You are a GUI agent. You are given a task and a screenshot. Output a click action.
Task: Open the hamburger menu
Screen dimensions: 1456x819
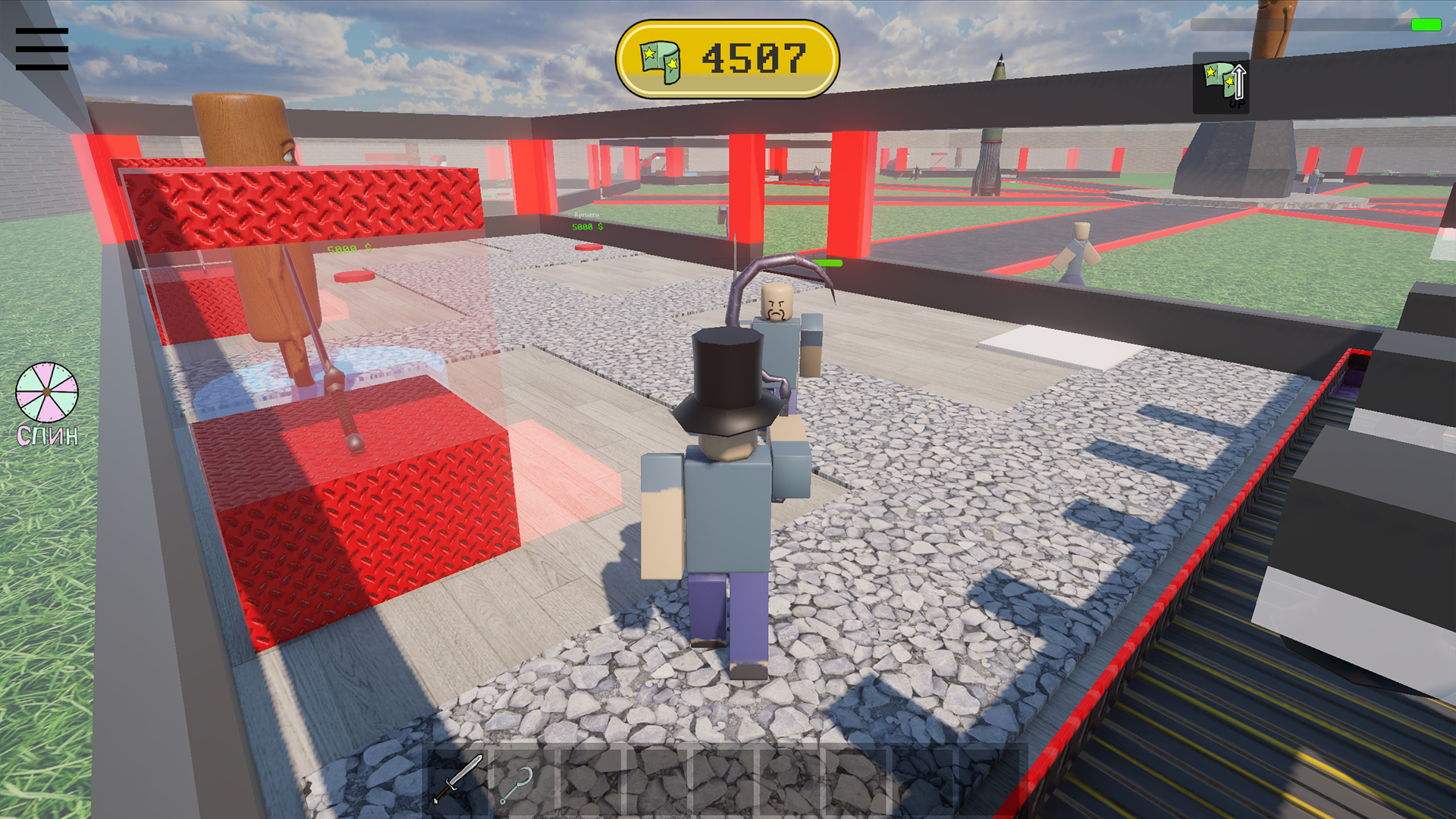[x=42, y=48]
